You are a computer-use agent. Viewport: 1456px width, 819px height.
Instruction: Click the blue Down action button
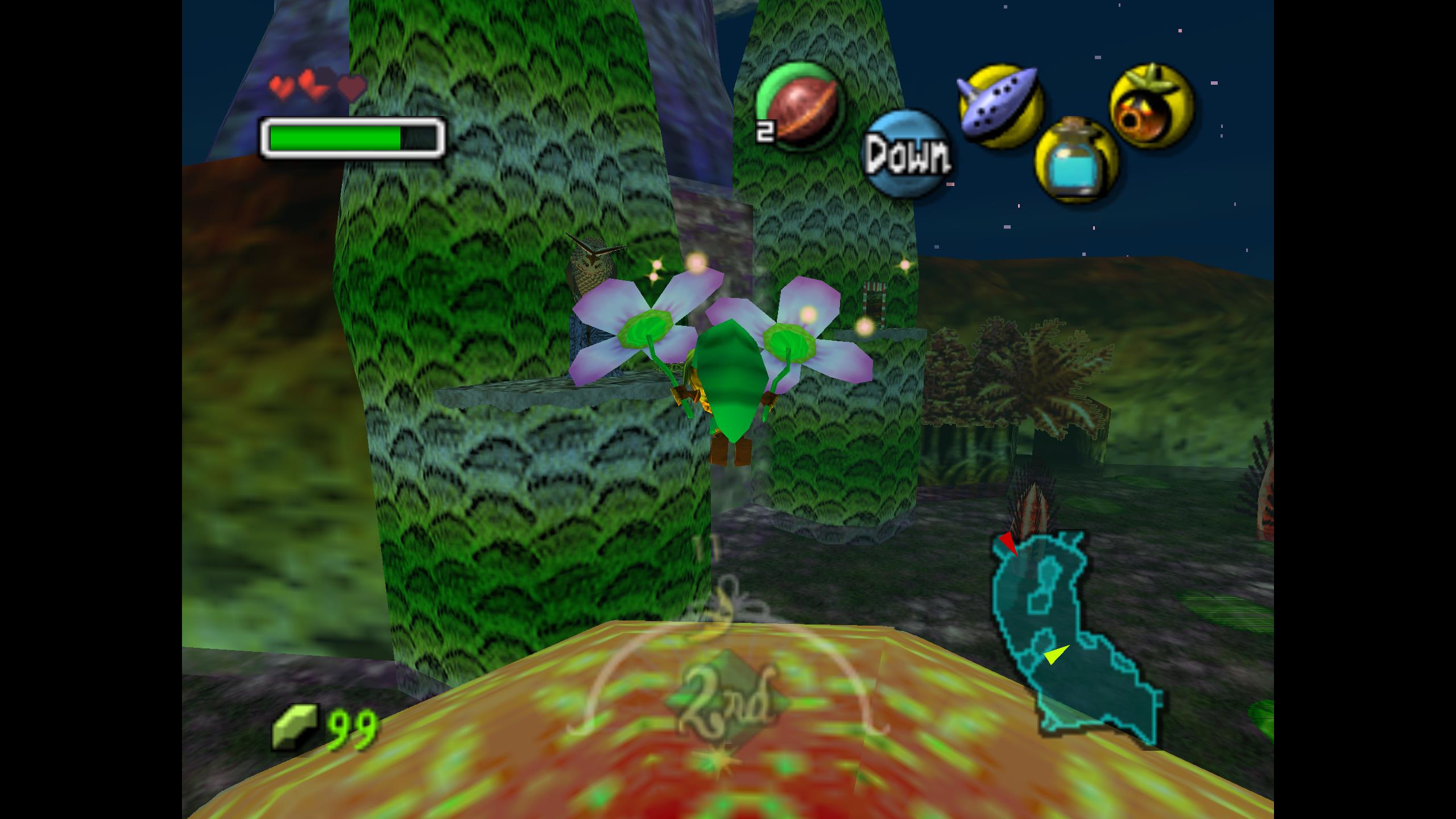[907, 155]
